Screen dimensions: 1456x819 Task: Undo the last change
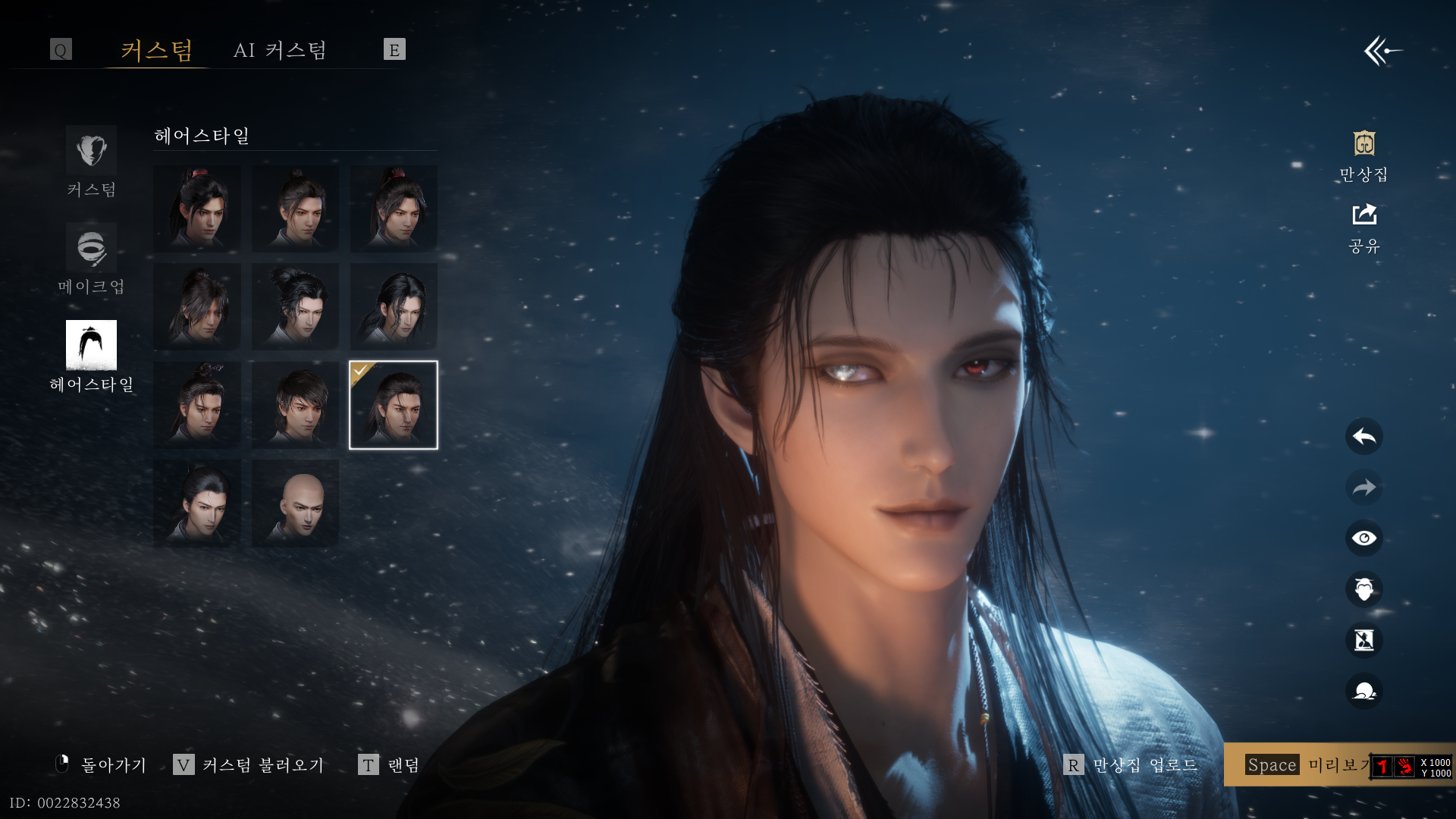point(1363,437)
